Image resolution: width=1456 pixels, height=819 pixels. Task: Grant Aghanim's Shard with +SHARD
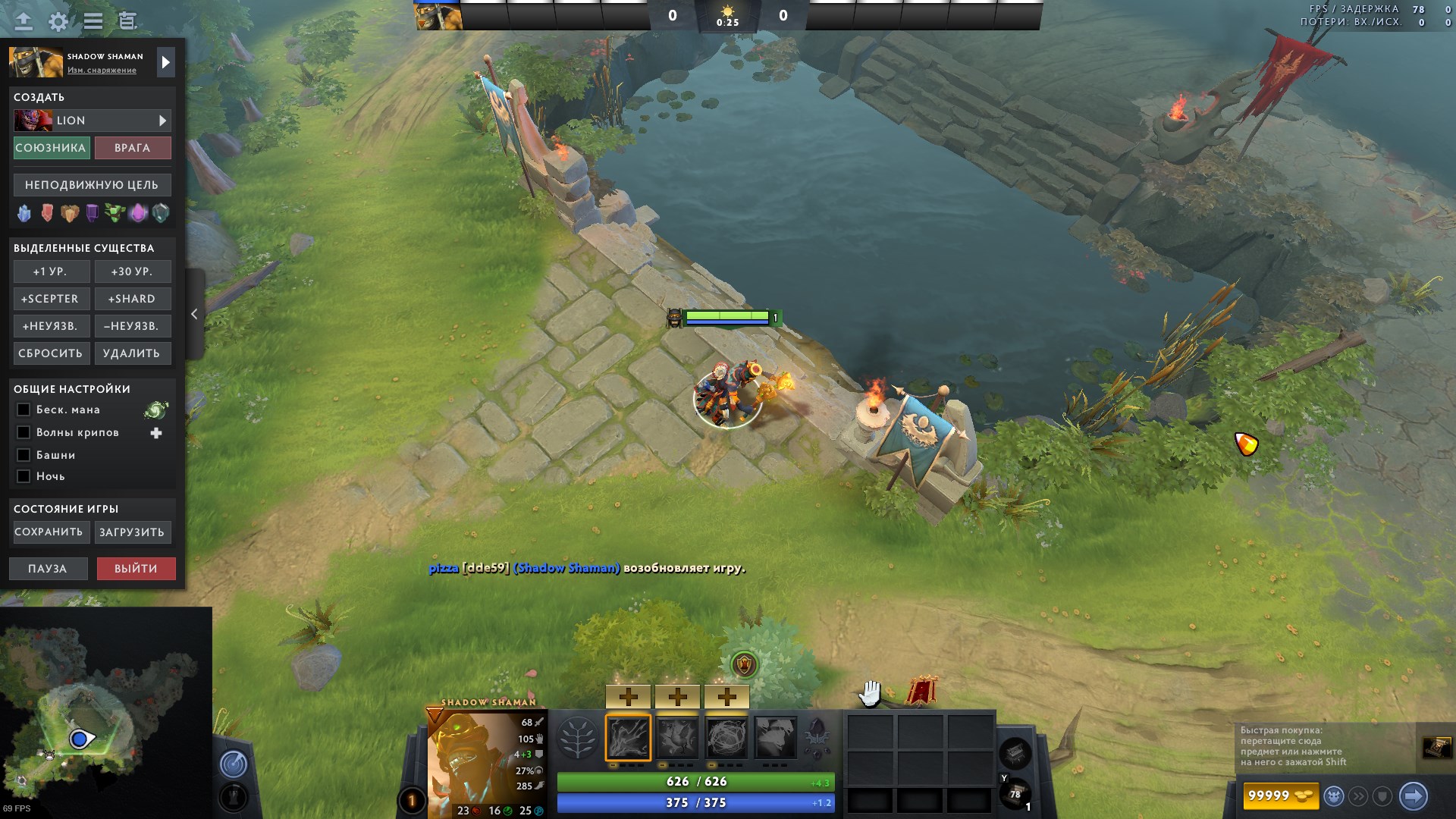[132, 299]
